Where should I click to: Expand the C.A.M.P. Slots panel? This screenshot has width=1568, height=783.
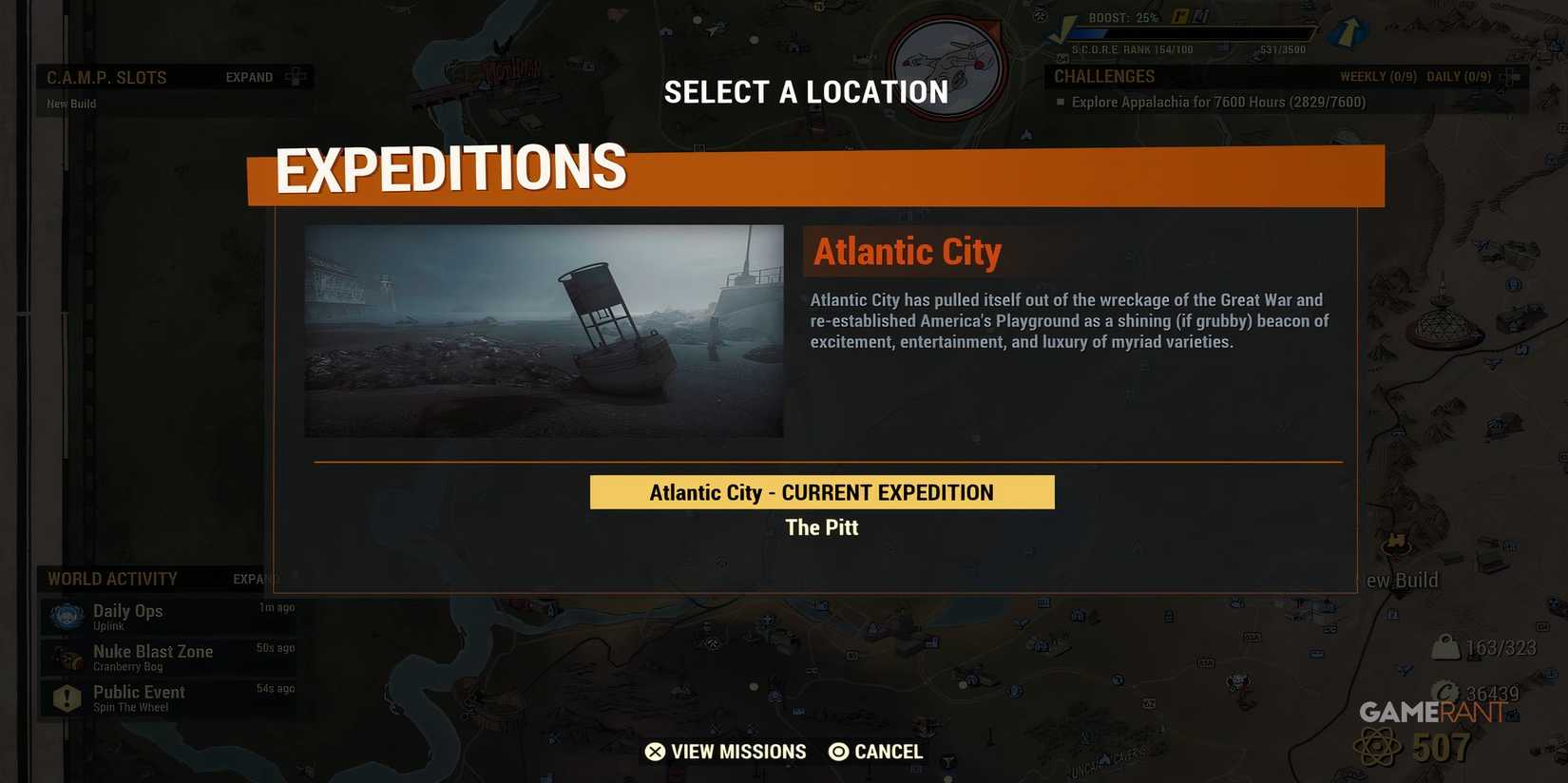tap(248, 76)
